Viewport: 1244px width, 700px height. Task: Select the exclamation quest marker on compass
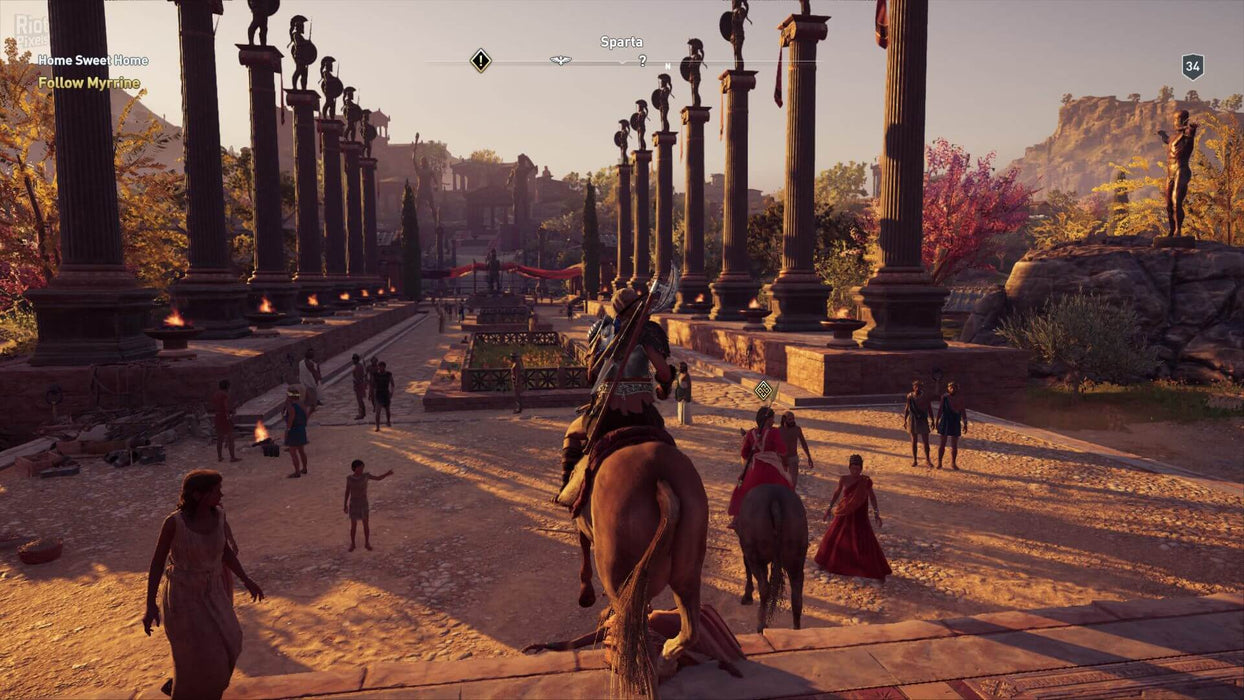point(481,61)
